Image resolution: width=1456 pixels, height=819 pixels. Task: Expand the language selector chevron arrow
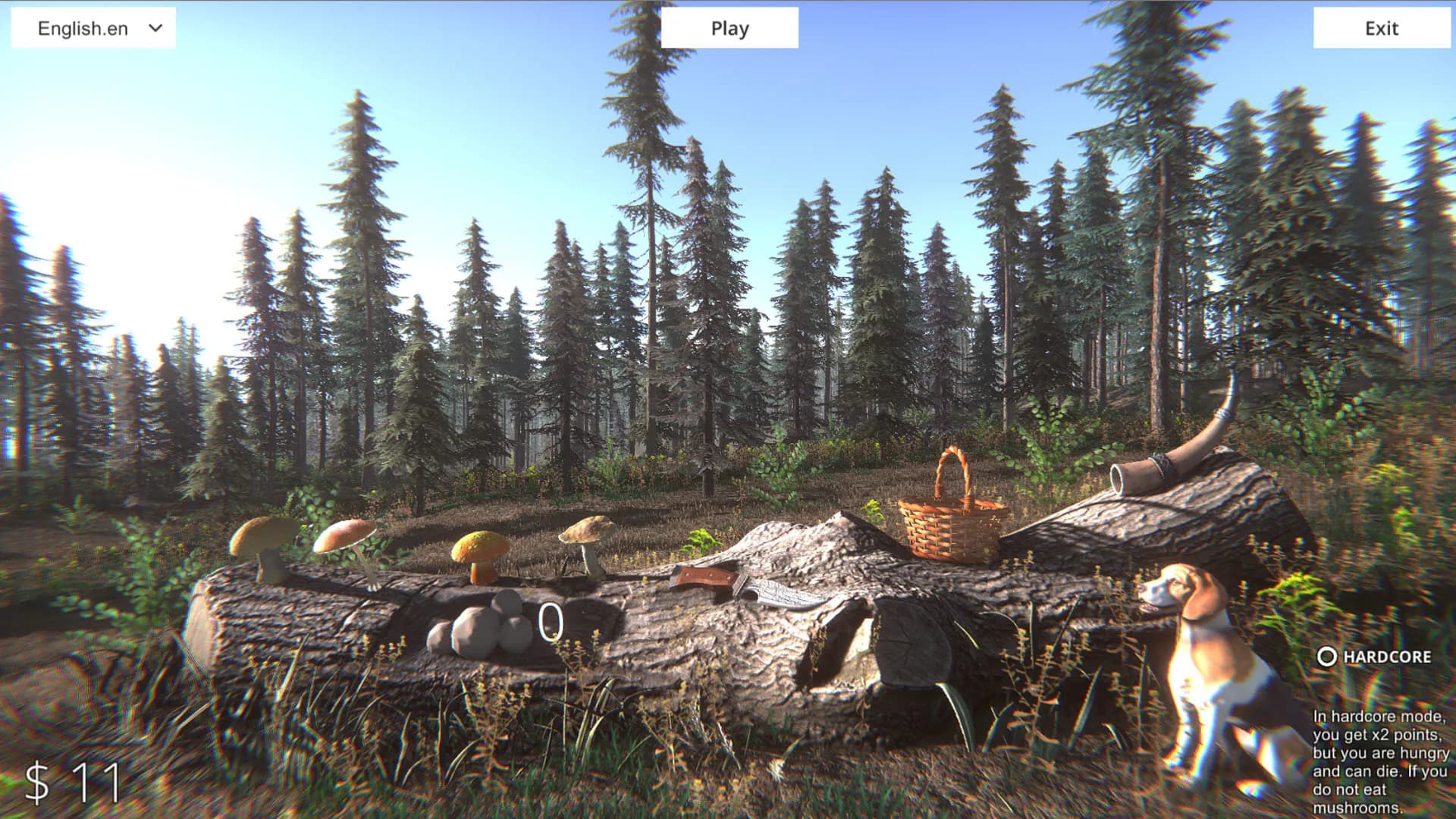[155, 29]
